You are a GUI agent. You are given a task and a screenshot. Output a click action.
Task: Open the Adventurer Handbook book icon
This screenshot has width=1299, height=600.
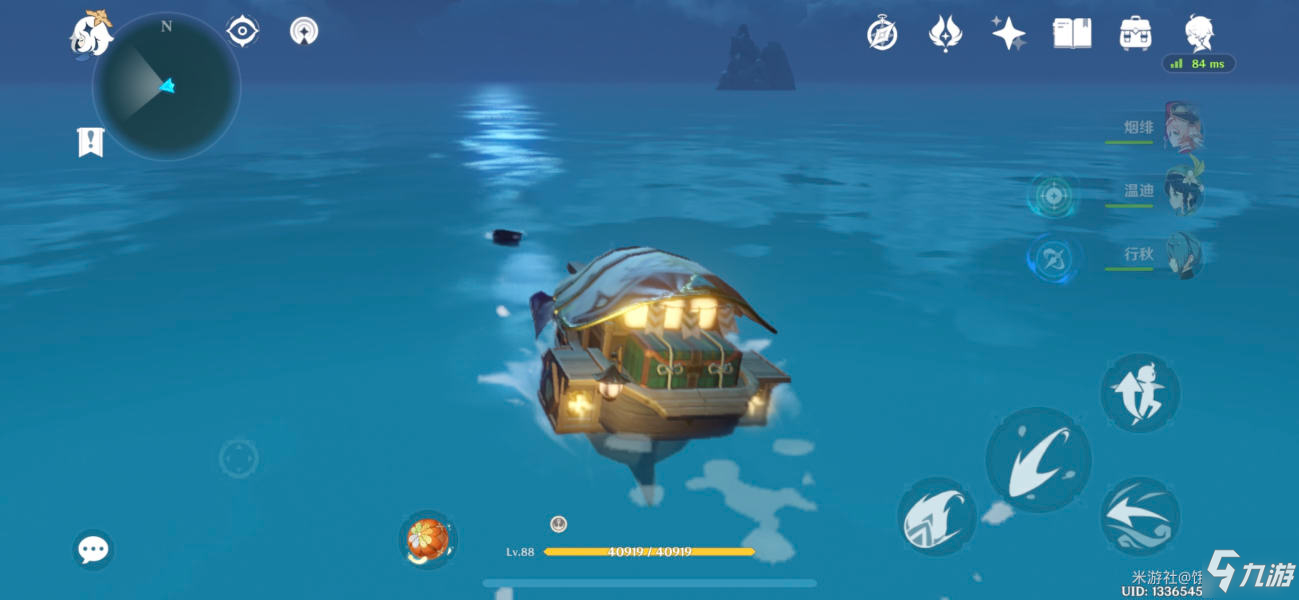1071,34
